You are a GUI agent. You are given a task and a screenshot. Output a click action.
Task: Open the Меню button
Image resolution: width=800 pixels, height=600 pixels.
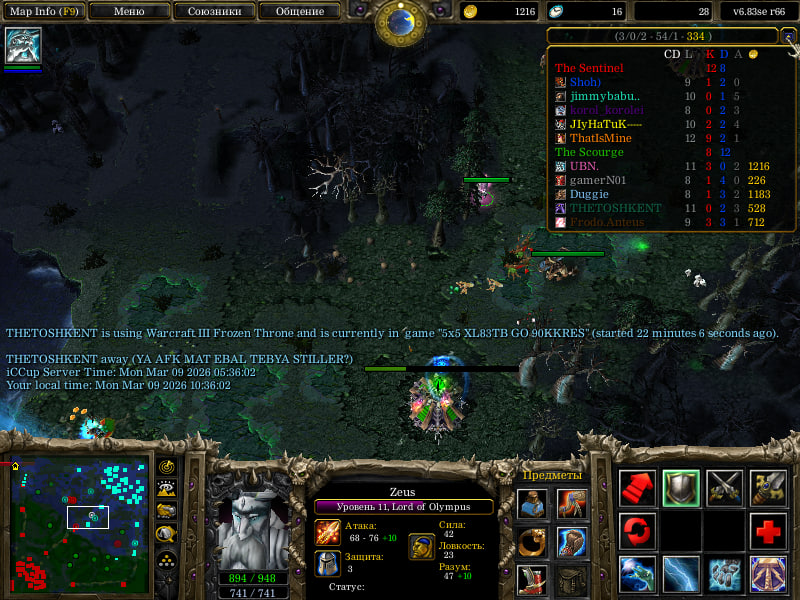(x=128, y=12)
